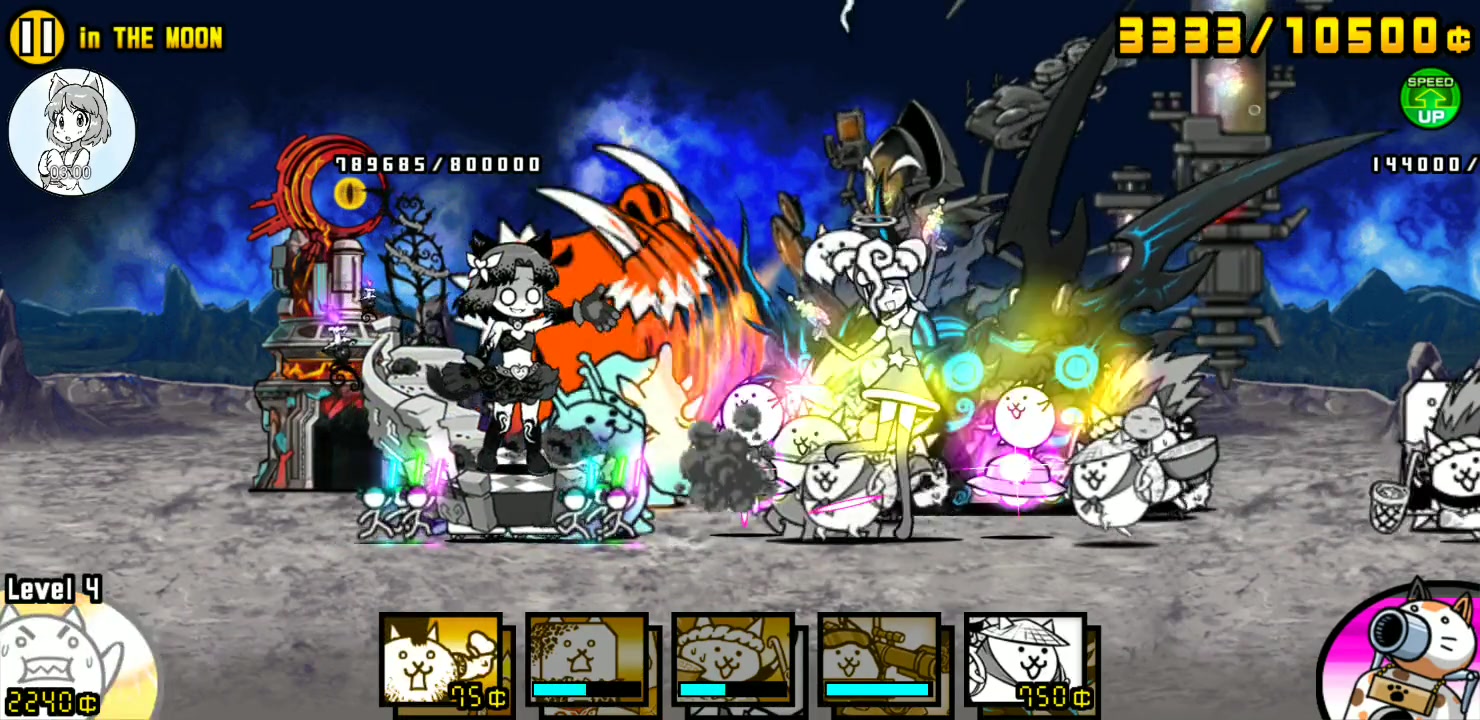Activate the green Speed Up button
Screen dimensions: 1480x720
point(1430,99)
